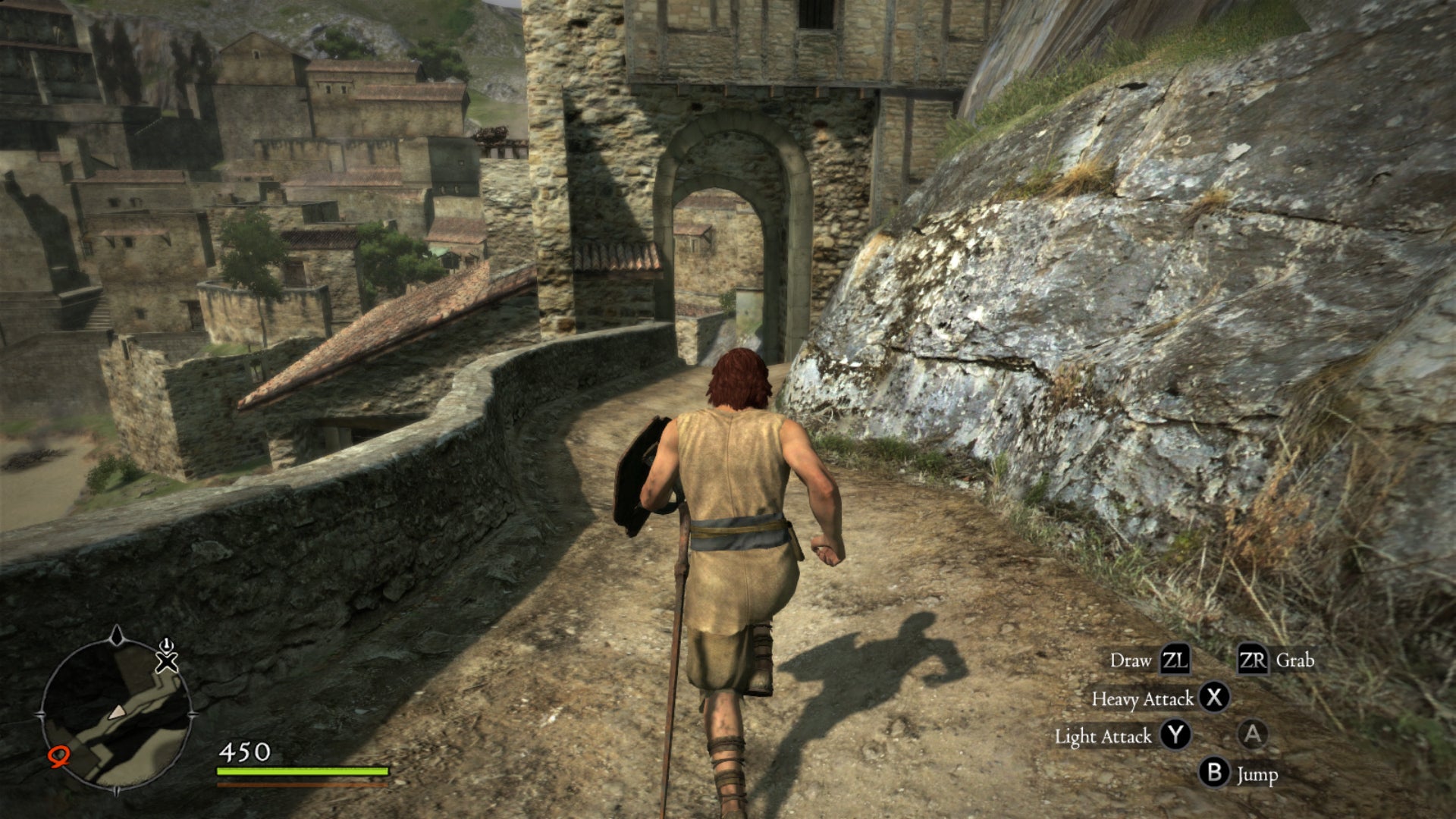This screenshot has width=1456, height=819.
Task: Select the red quest marker on the minimap
Action: (x=58, y=756)
